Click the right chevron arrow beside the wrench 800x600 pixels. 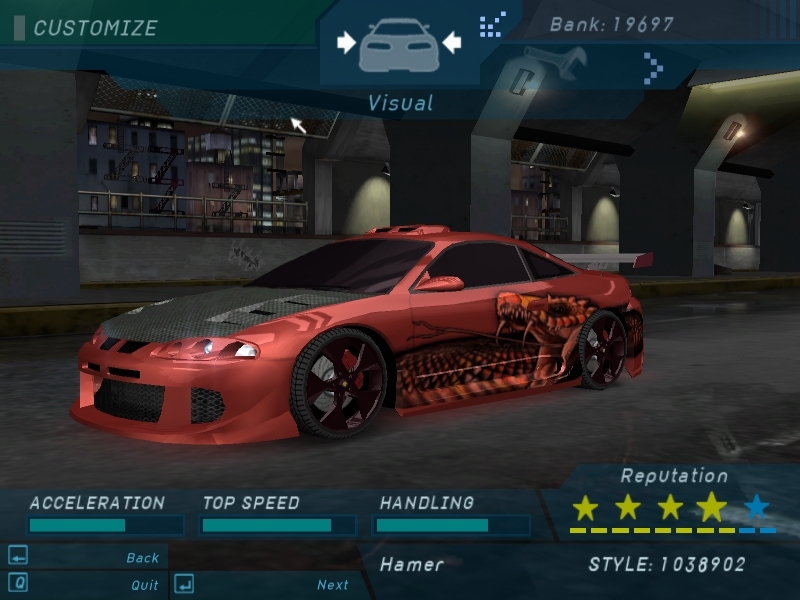654,68
